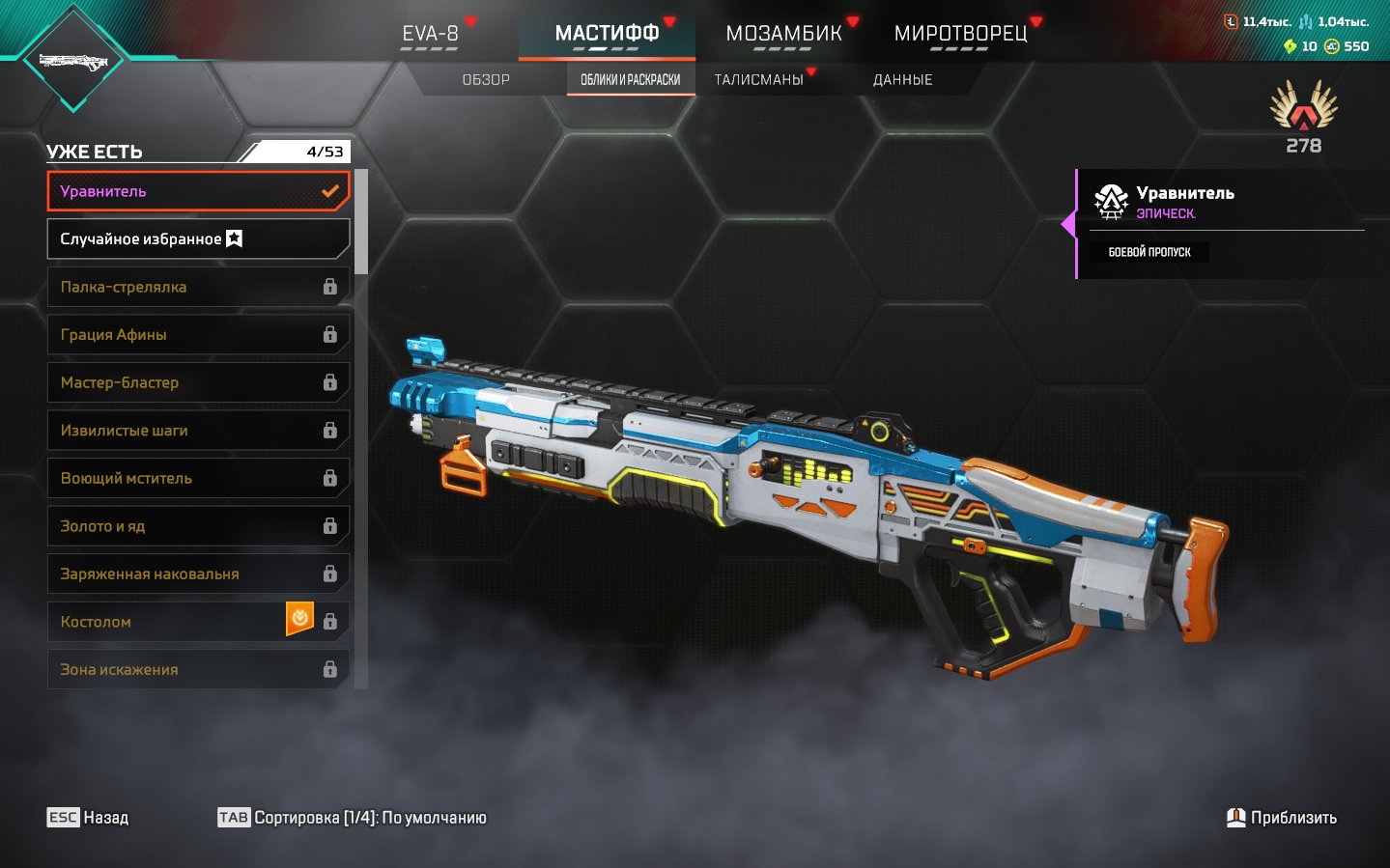The width and height of the screenshot is (1390, 868).
Task: Open the ОБЗОР sub-tab
Action: point(486,80)
